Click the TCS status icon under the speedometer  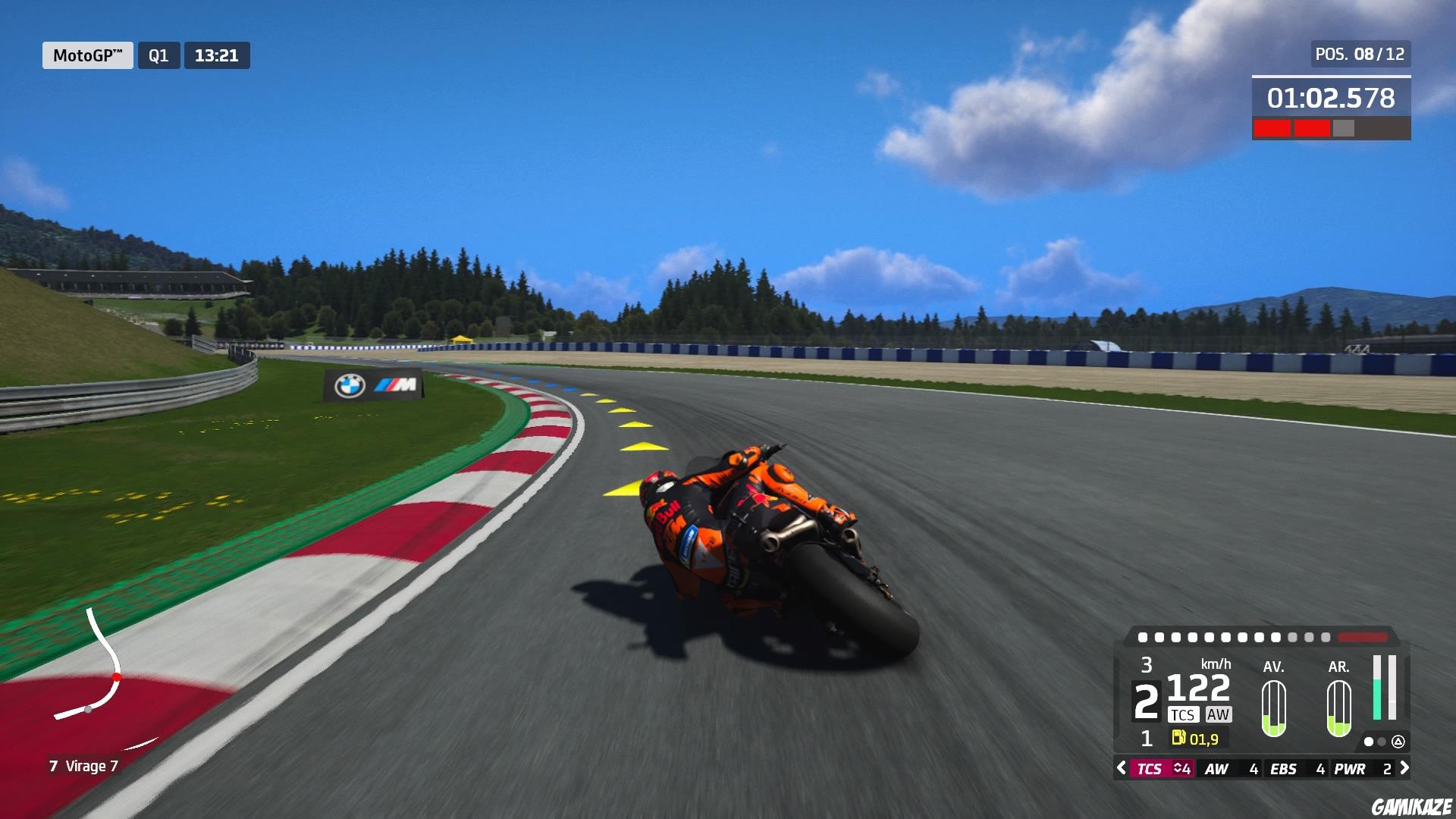pos(1184,714)
